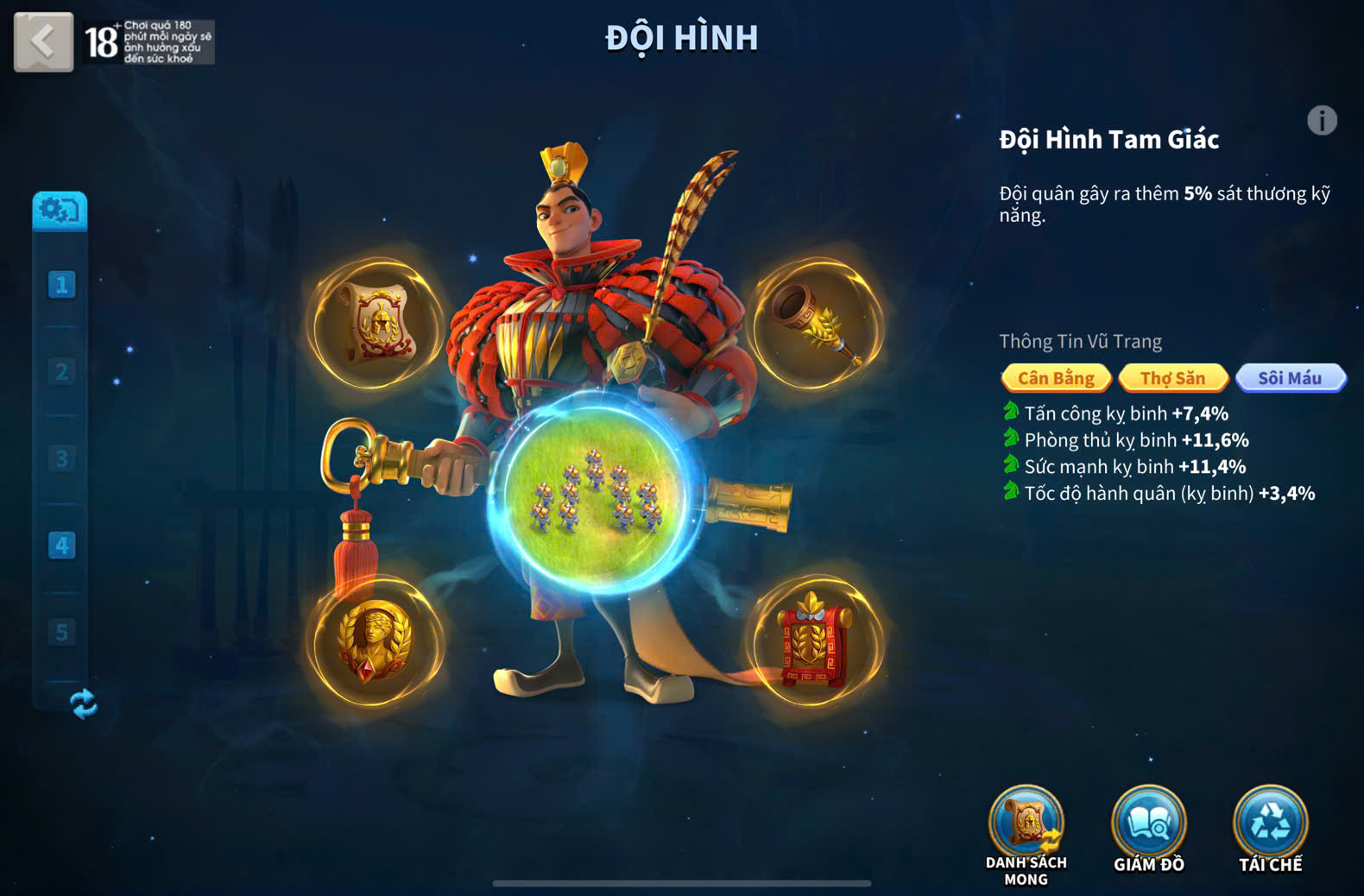This screenshot has height=896, width=1364.
Task: Switch to formation preset slot 5
Action: pyautogui.click(x=61, y=633)
